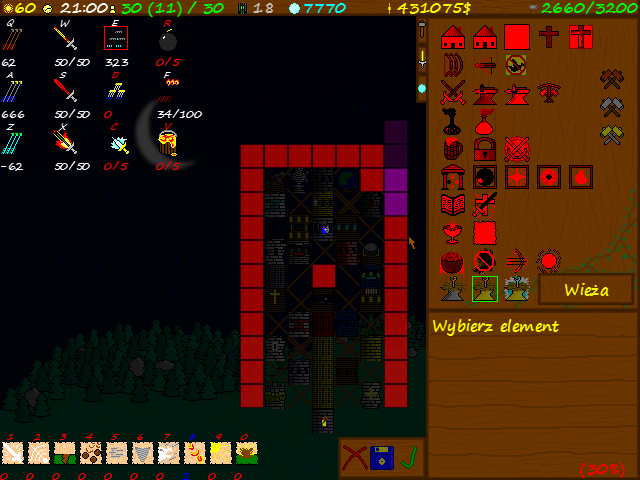Select the lava bucket item

(168, 142)
